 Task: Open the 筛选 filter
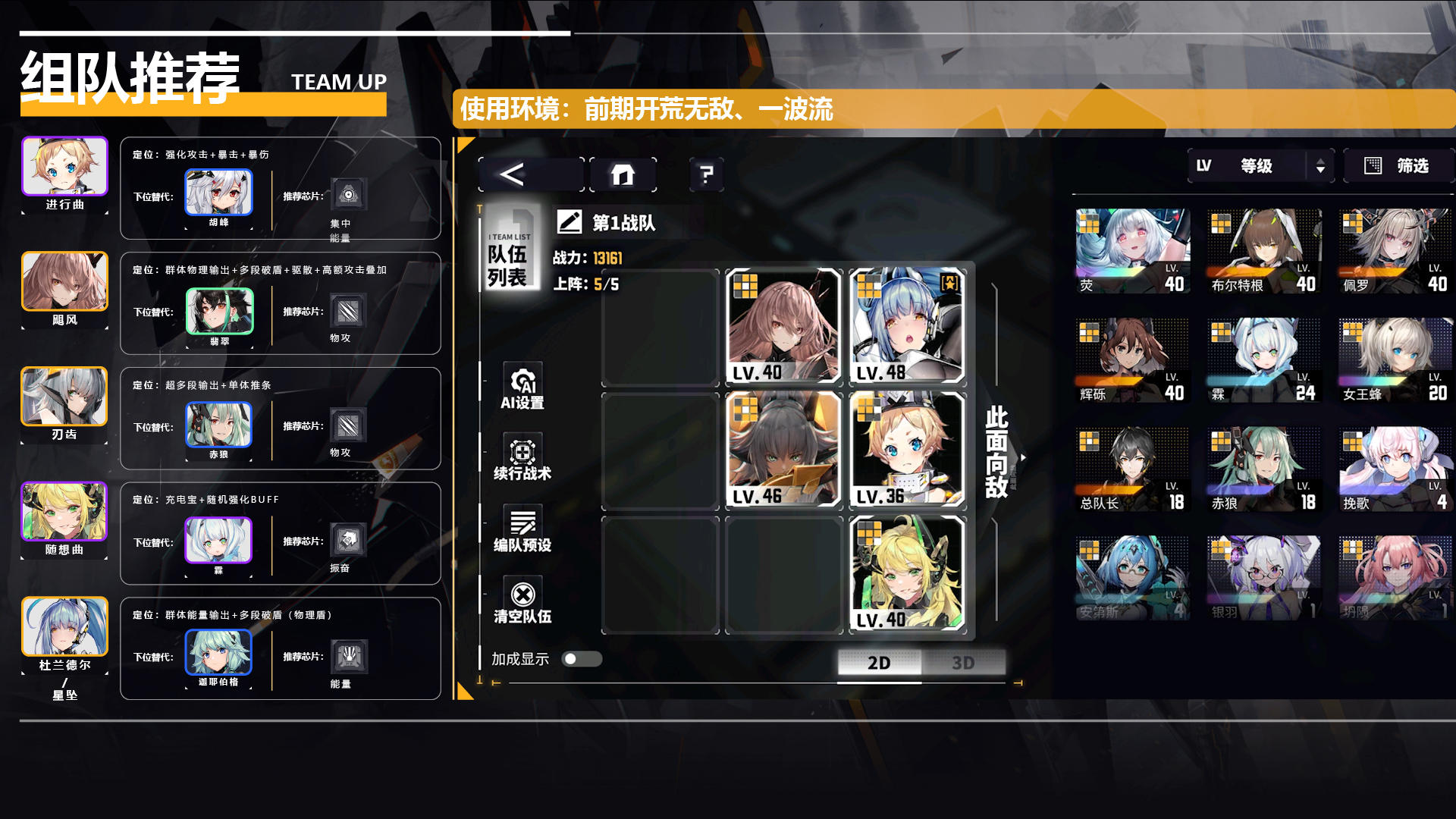(1398, 166)
